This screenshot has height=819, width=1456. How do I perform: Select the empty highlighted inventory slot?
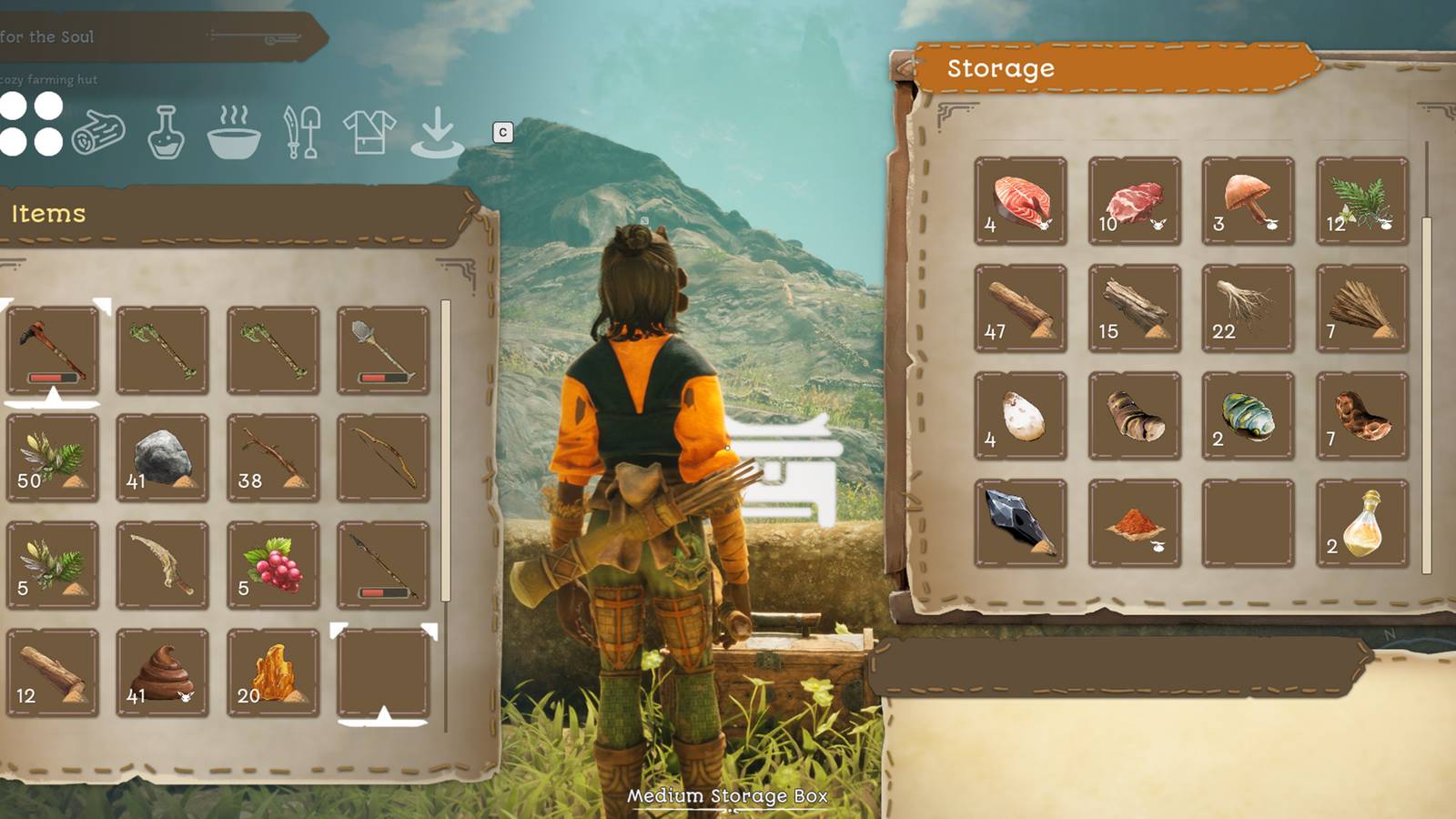(383, 672)
